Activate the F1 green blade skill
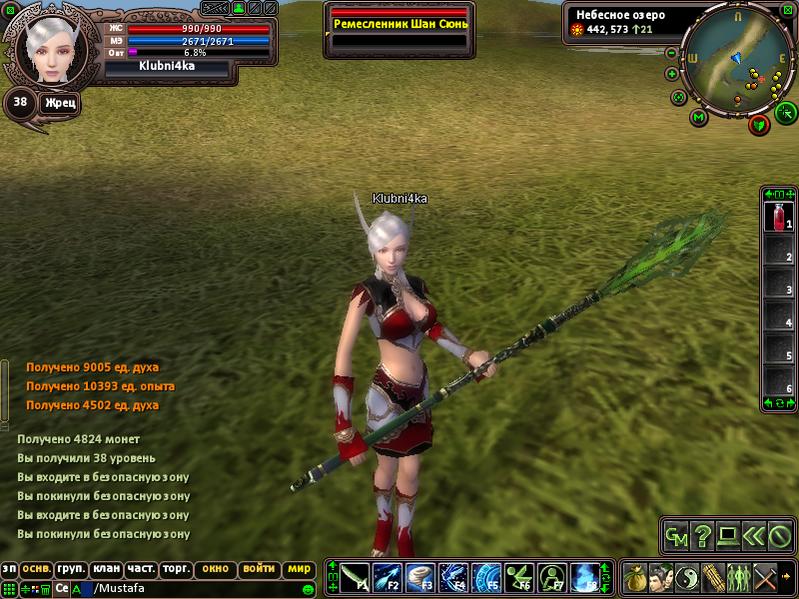The height and width of the screenshot is (599, 799). [x=354, y=577]
